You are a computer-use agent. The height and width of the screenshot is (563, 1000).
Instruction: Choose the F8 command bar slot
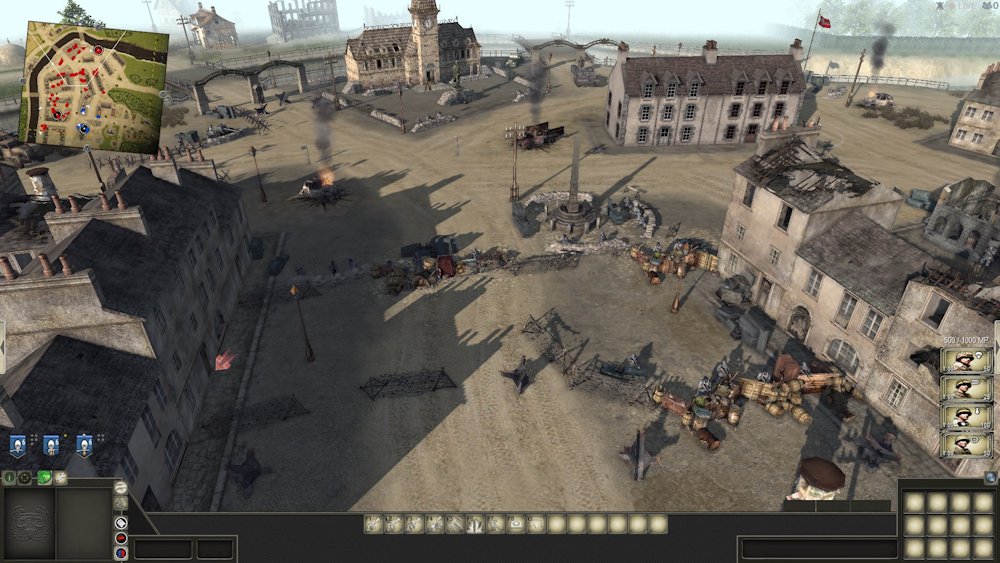click(516, 523)
